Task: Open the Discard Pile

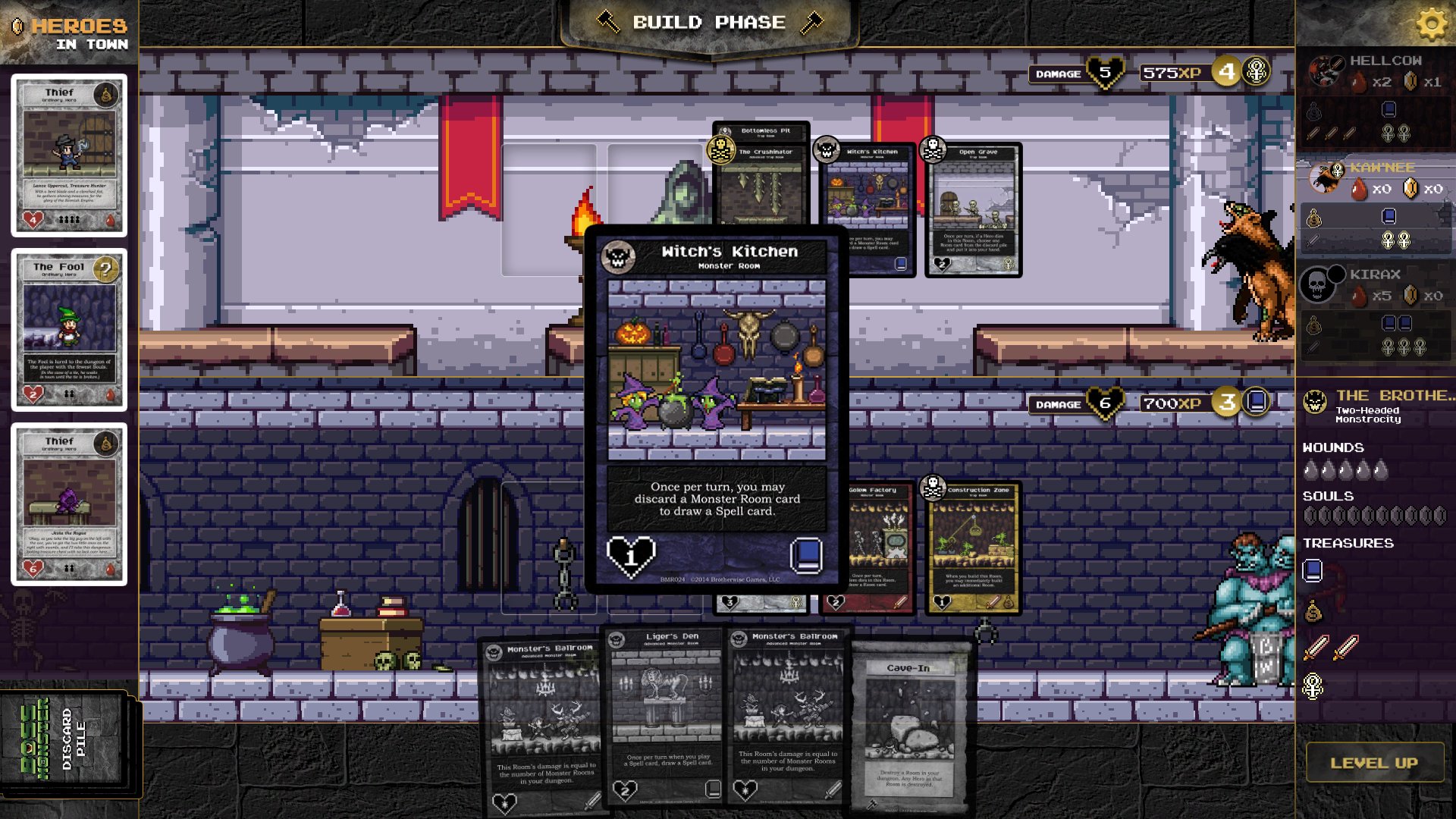Action: coord(64,739)
